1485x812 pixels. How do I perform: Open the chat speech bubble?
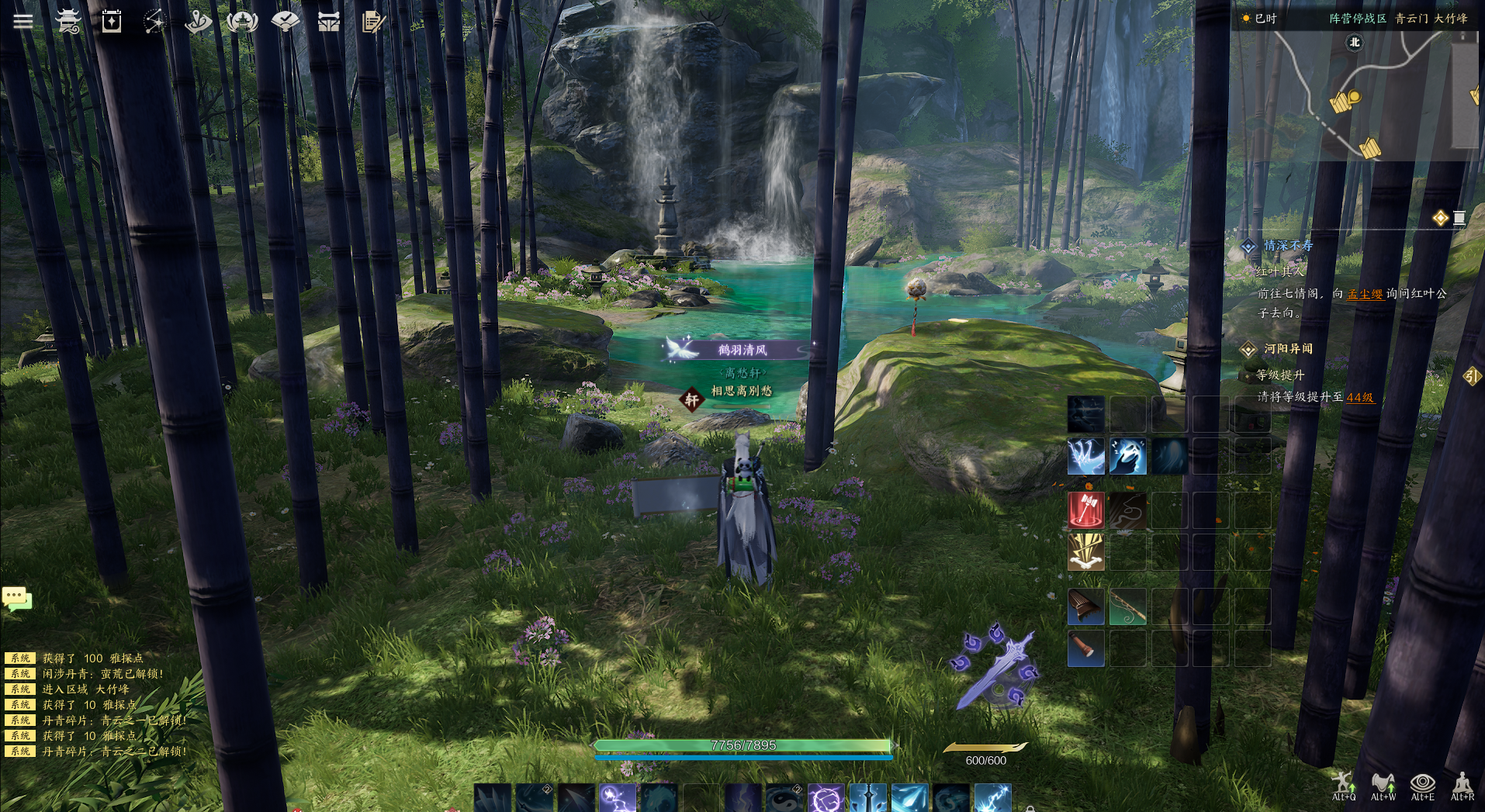pyautogui.click(x=16, y=598)
